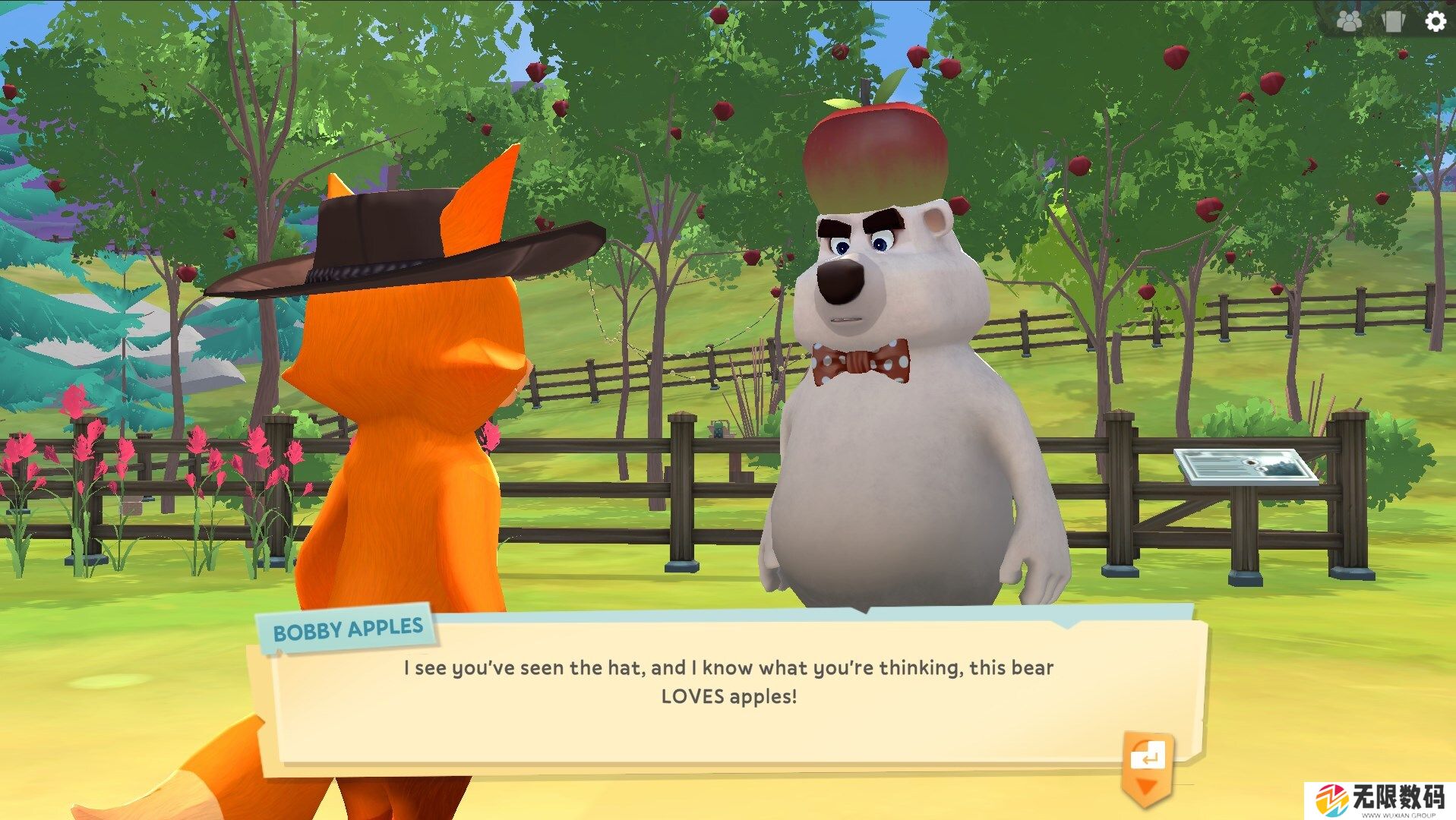Open the settings gear icon
The height and width of the screenshot is (820, 1456).
point(1435,21)
